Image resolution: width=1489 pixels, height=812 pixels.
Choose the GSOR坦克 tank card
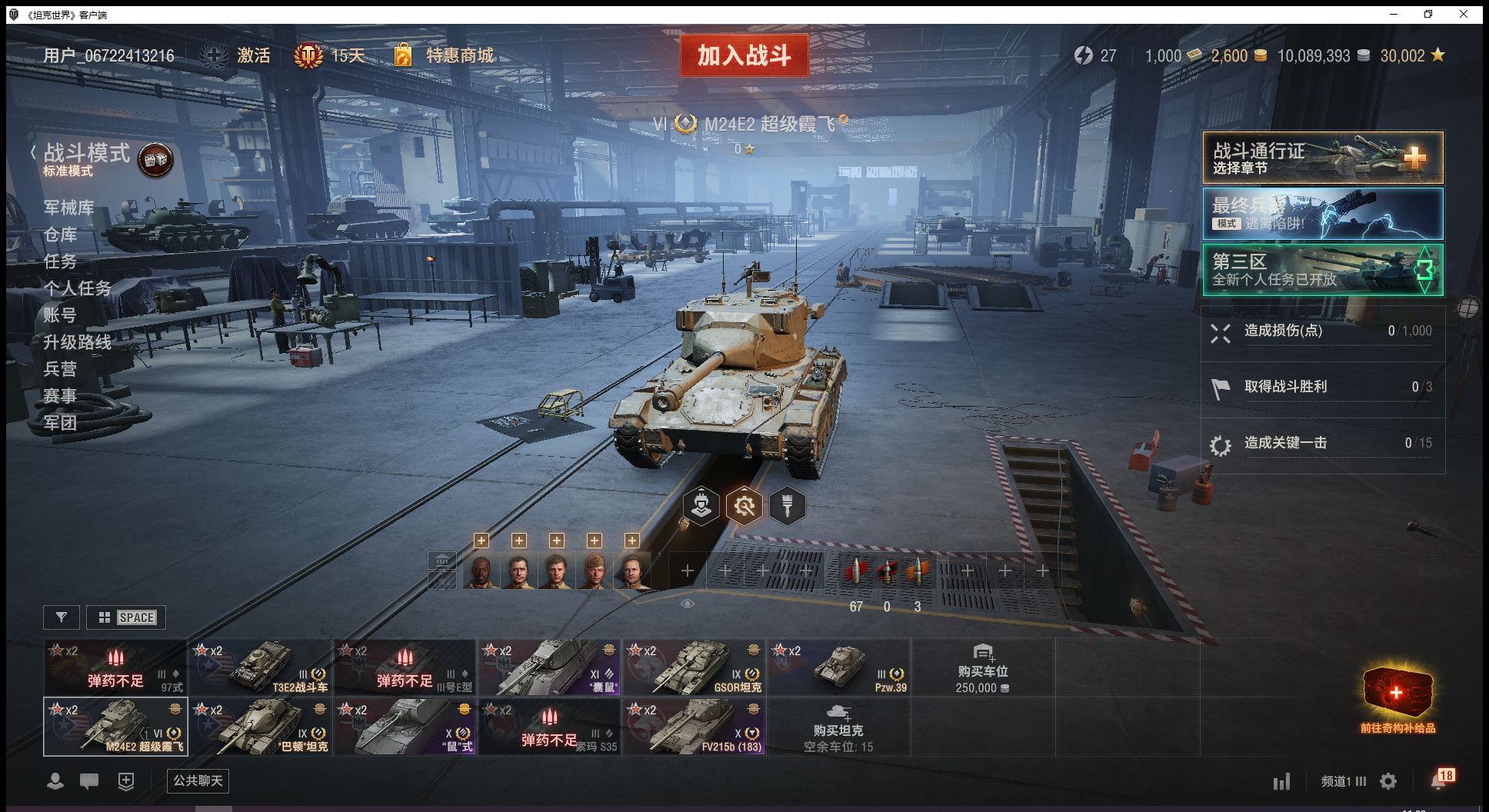click(x=695, y=667)
